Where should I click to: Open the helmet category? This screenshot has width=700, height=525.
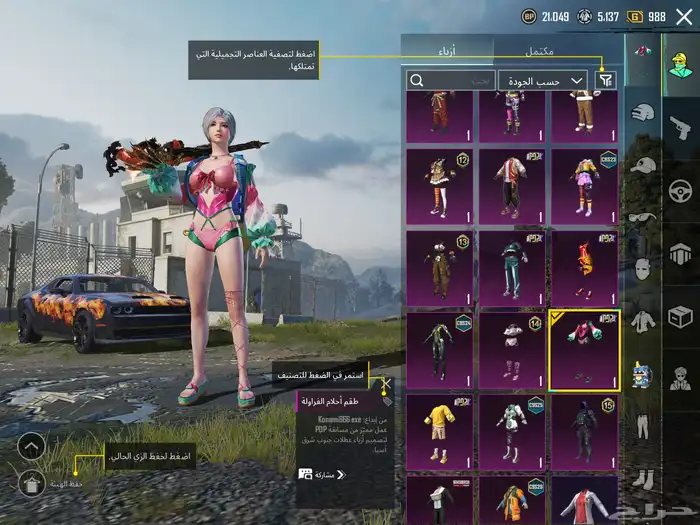tap(642, 112)
